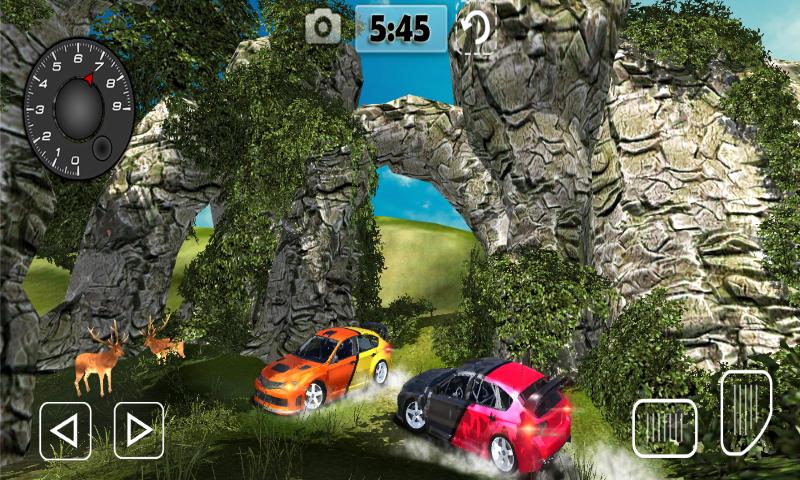
Task: Hit the brake pedal
Action: 665,428
